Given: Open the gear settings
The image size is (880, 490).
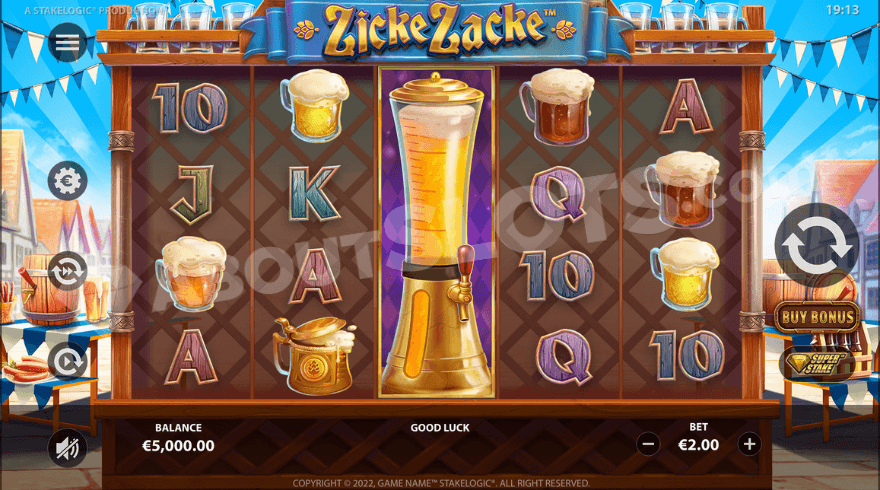Looking at the screenshot, I should click(x=68, y=181).
